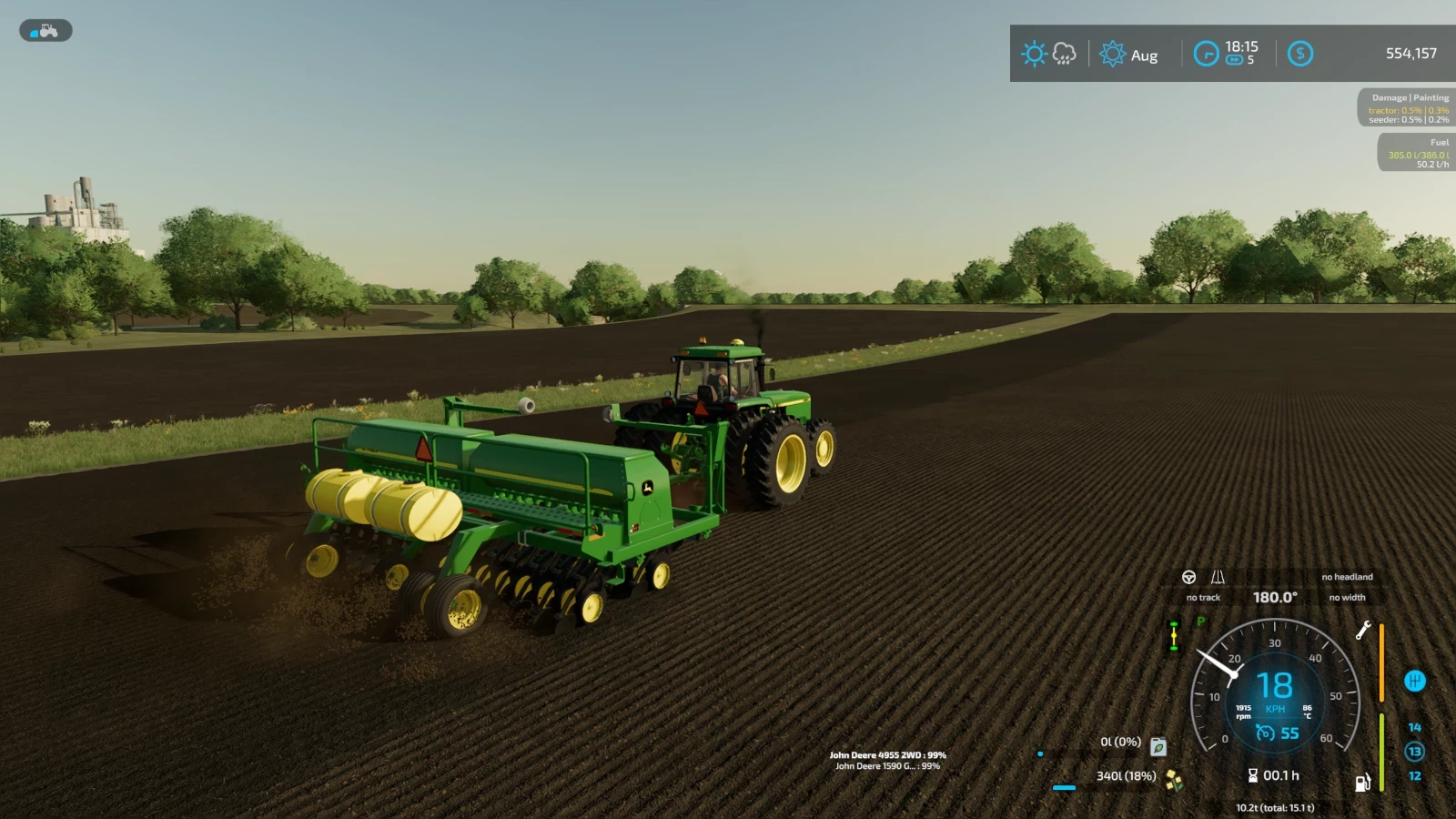The width and height of the screenshot is (1456, 819).
Task: Click the seed flower icon beside 340l
Action: 1173,780
